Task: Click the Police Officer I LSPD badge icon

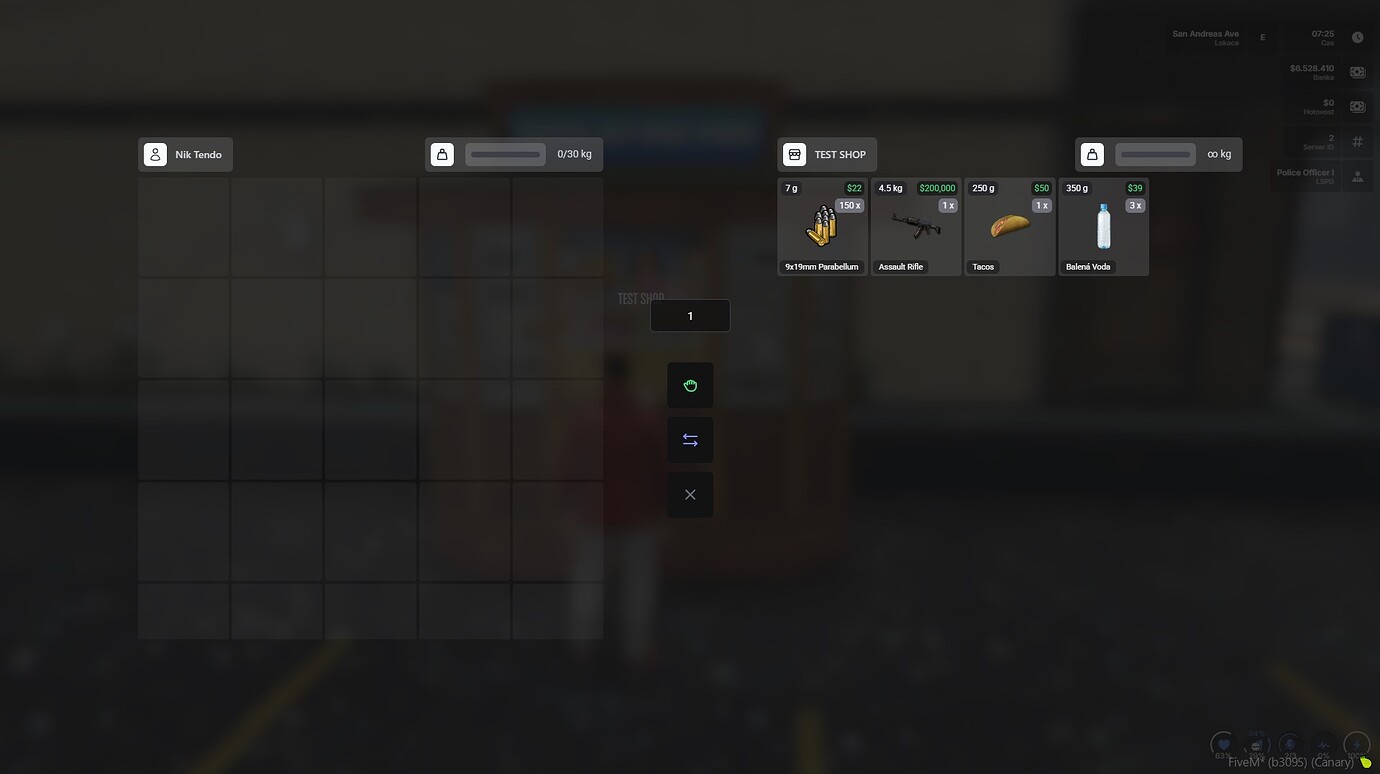Action: pyautogui.click(x=1357, y=176)
